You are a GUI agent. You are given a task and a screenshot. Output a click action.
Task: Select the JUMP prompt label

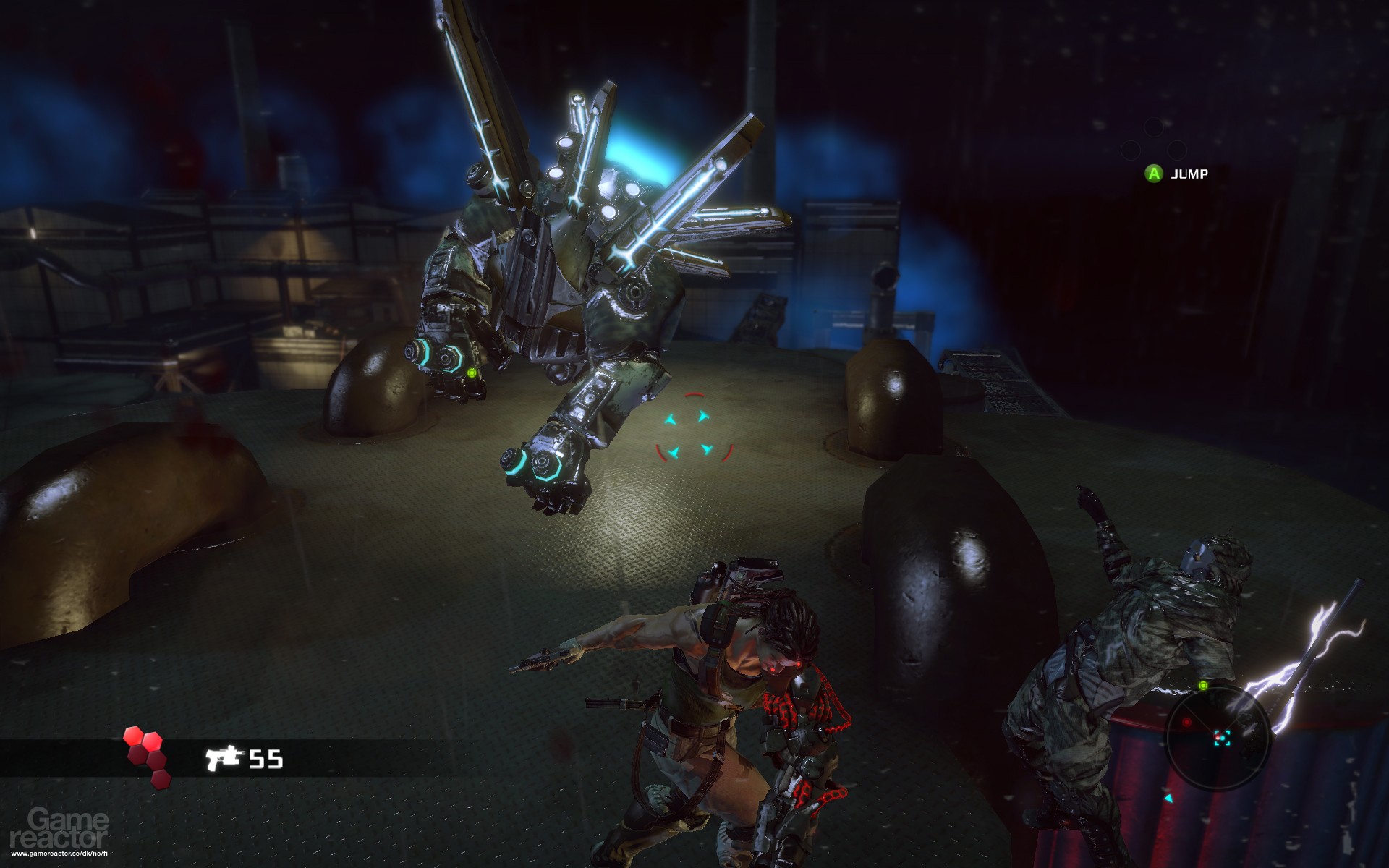(1190, 174)
